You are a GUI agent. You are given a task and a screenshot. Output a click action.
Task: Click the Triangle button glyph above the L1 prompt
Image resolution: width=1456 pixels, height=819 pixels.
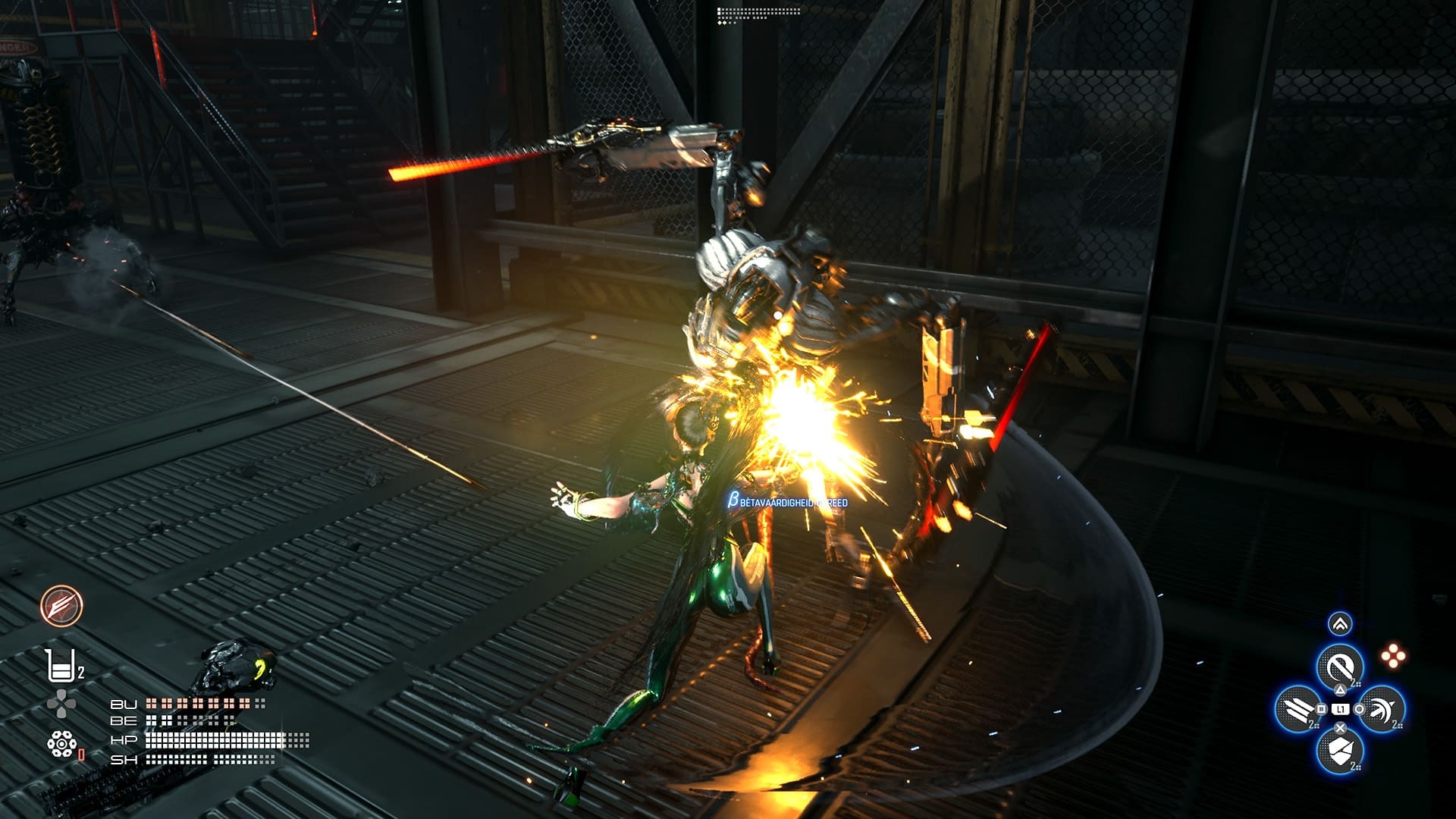1340,690
